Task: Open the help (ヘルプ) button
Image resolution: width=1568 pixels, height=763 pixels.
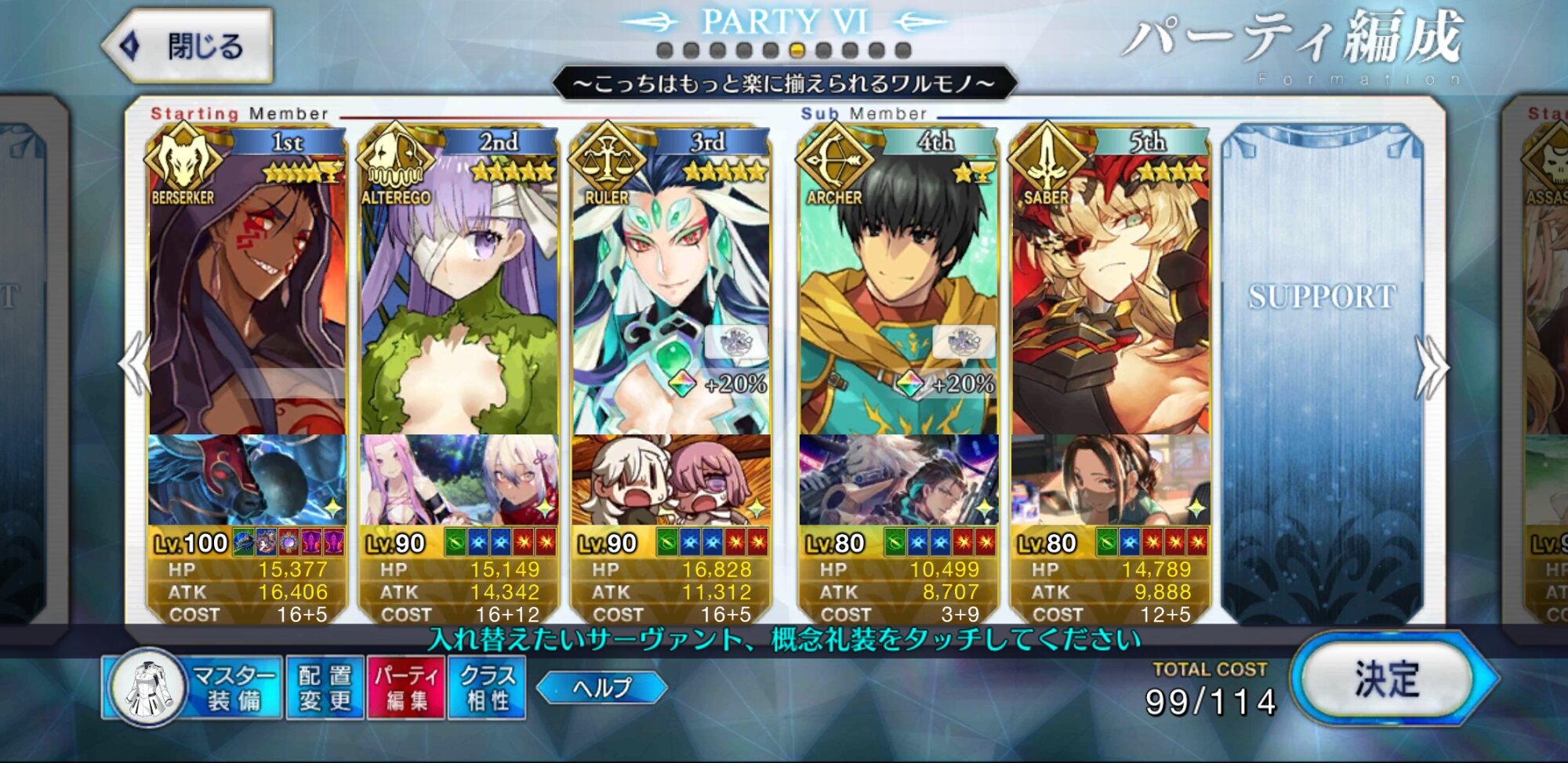Action: (x=601, y=688)
